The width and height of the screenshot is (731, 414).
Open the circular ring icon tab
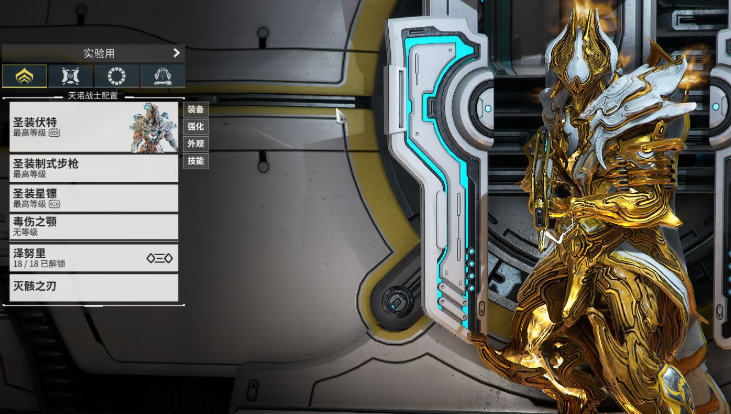coord(116,75)
